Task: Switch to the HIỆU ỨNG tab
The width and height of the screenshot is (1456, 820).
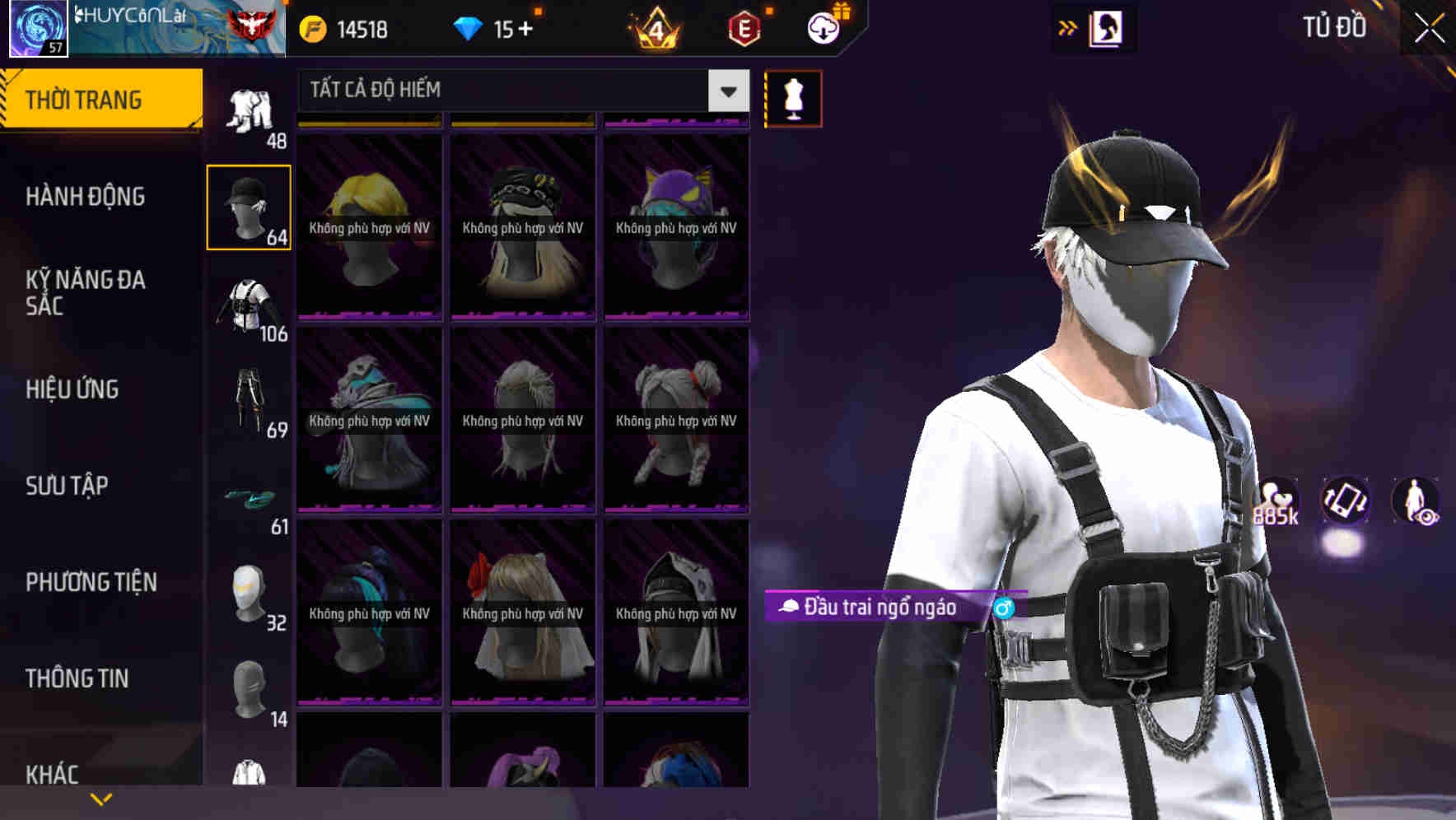Action: click(72, 389)
